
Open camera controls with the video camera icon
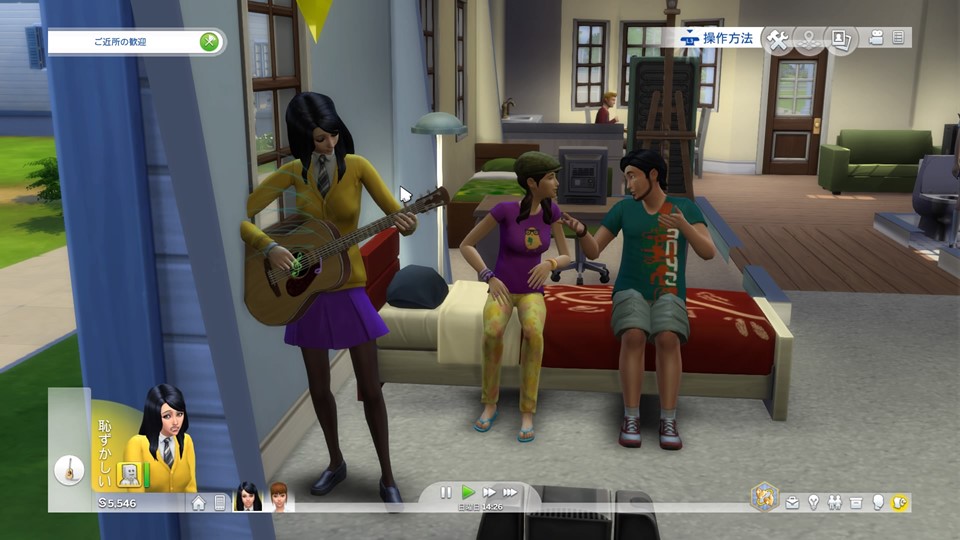point(877,38)
